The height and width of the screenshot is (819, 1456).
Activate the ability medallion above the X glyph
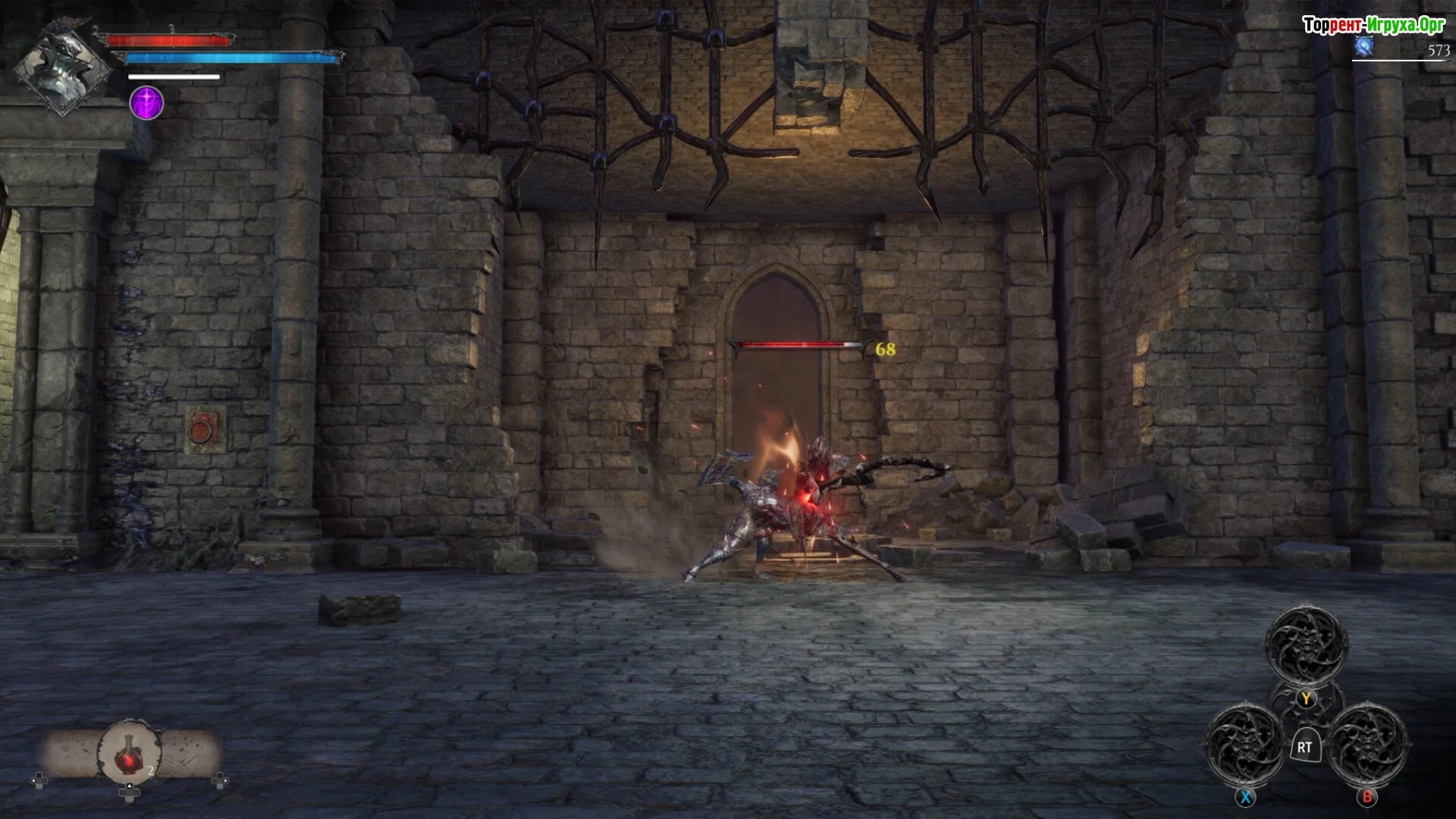pyautogui.click(x=1245, y=745)
